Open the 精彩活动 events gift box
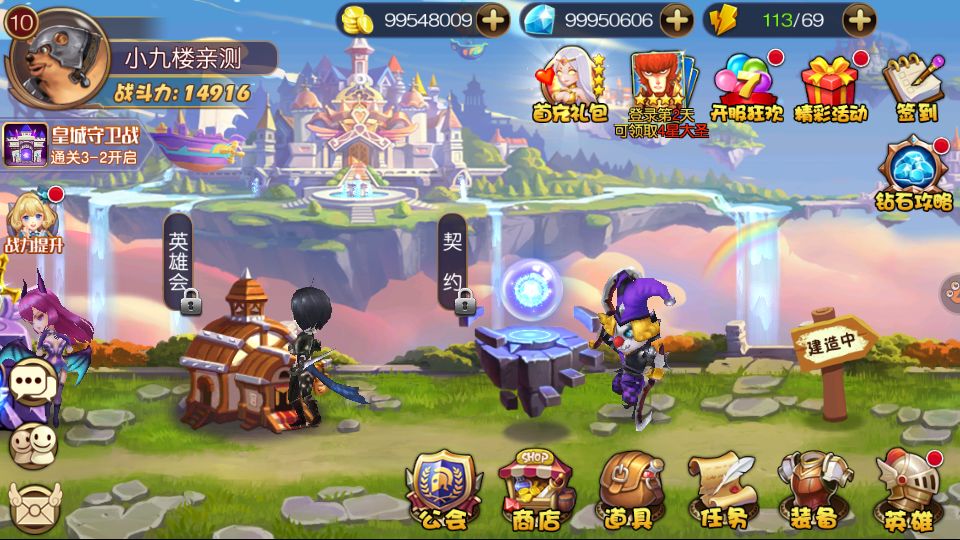The height and width of the screenshot is (540, 960). pos(831,85)
